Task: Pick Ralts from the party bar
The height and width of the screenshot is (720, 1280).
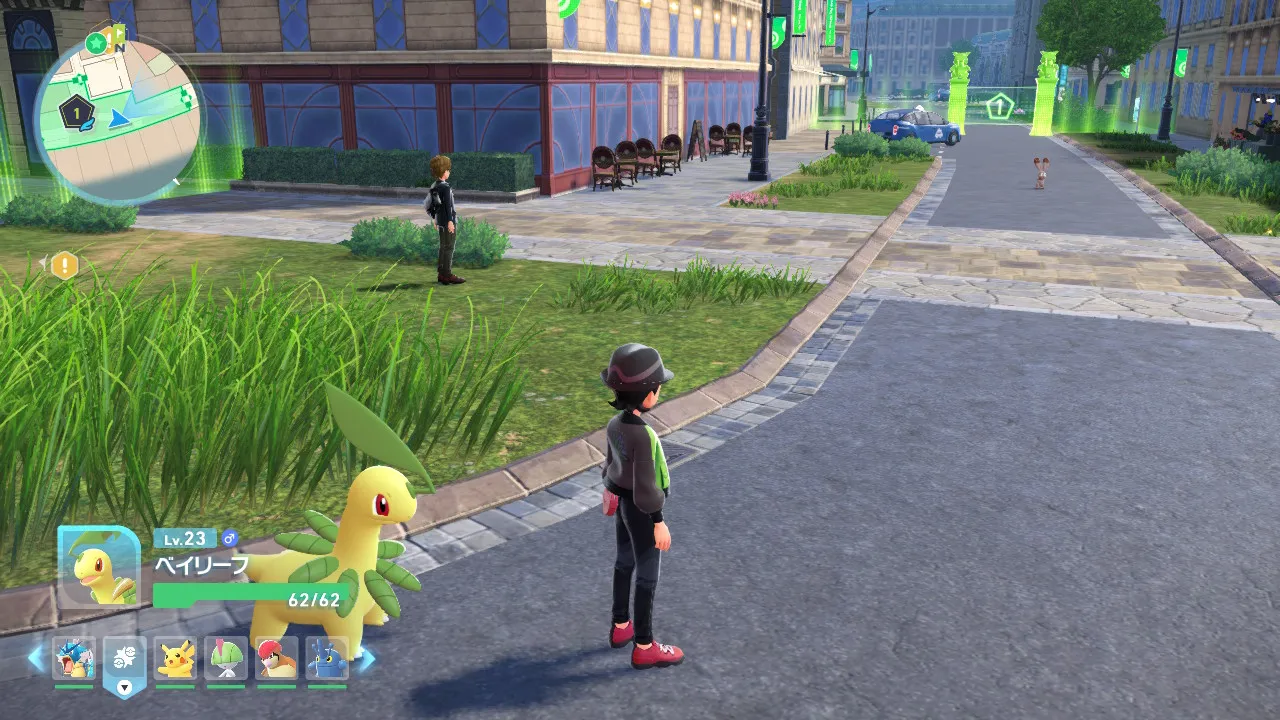Action: point(226,659)
